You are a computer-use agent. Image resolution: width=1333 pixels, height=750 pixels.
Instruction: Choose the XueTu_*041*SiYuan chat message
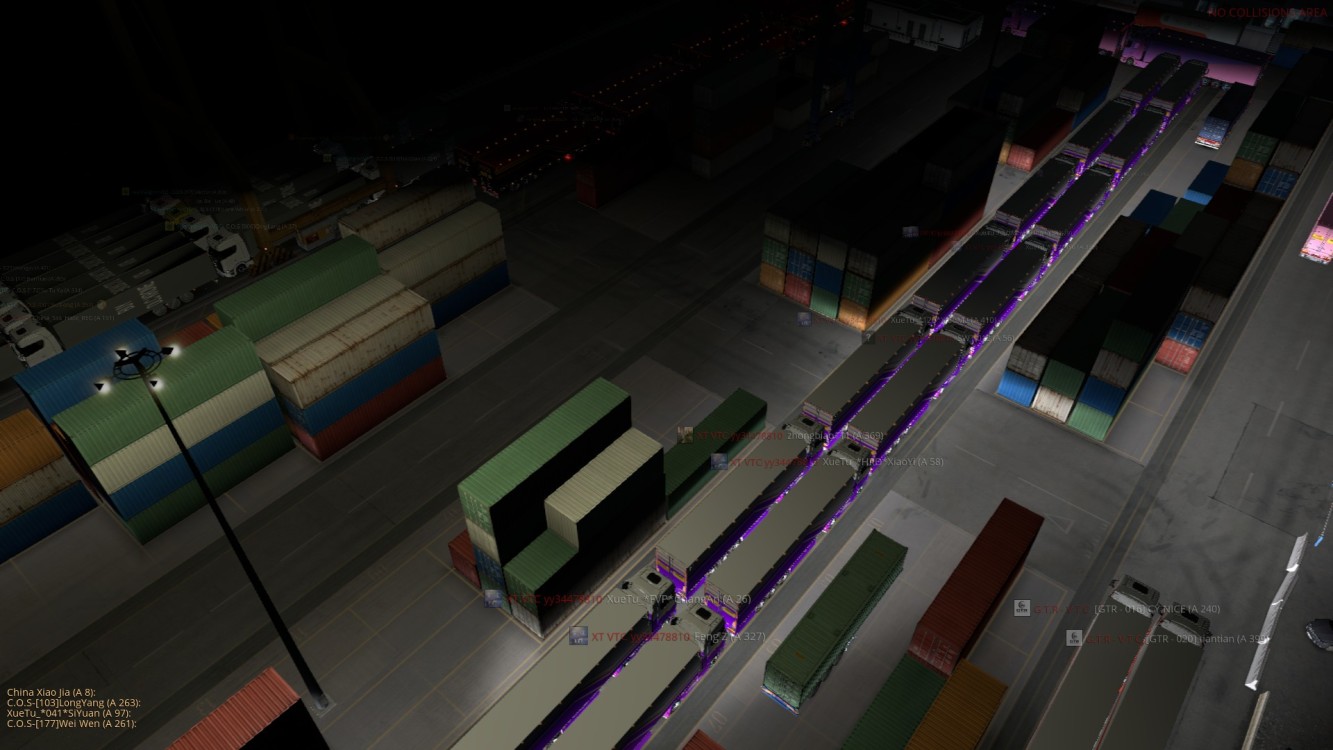[70, 712]
